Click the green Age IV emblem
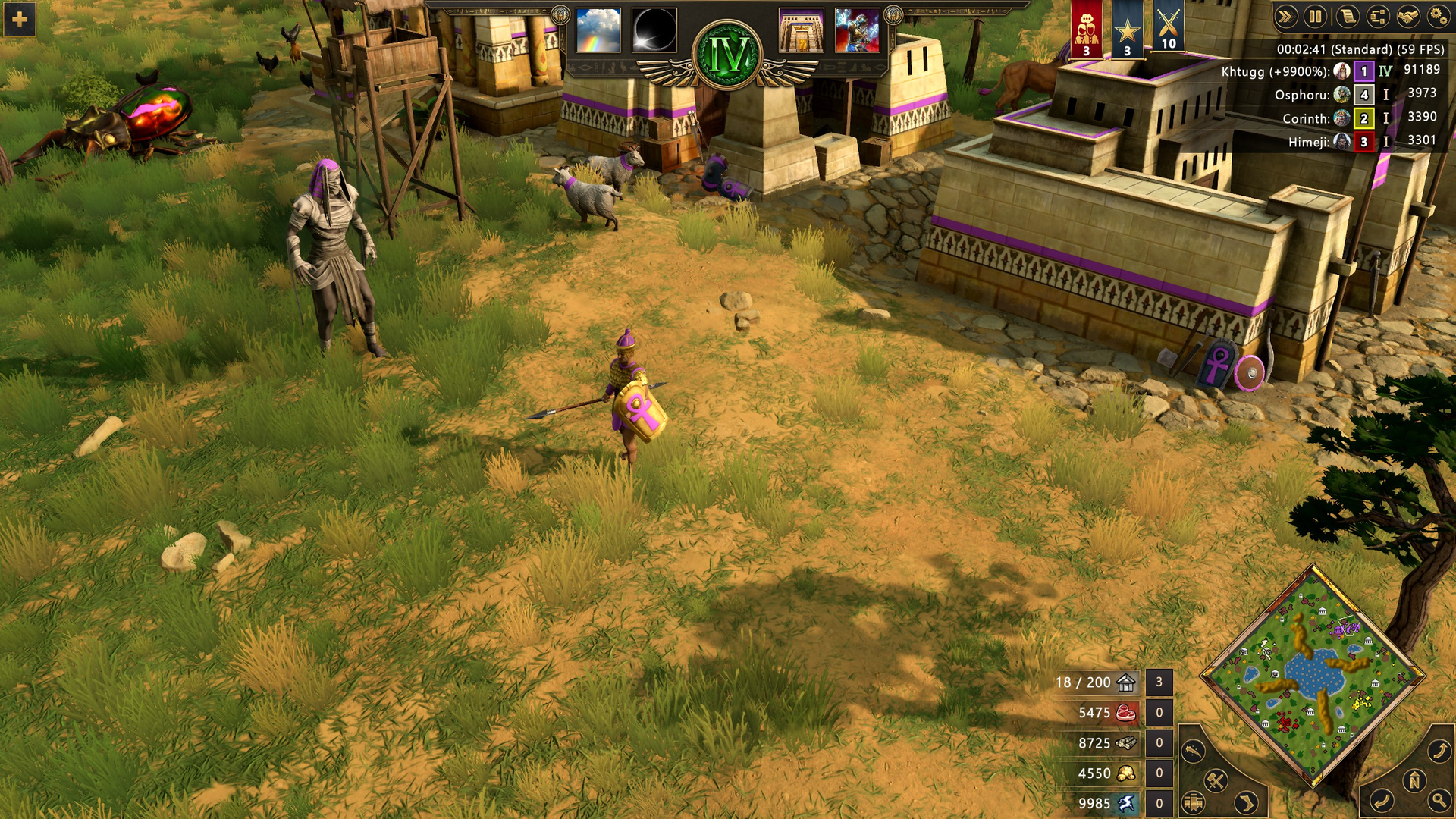 pyautogui.click(x=728, y=55)
